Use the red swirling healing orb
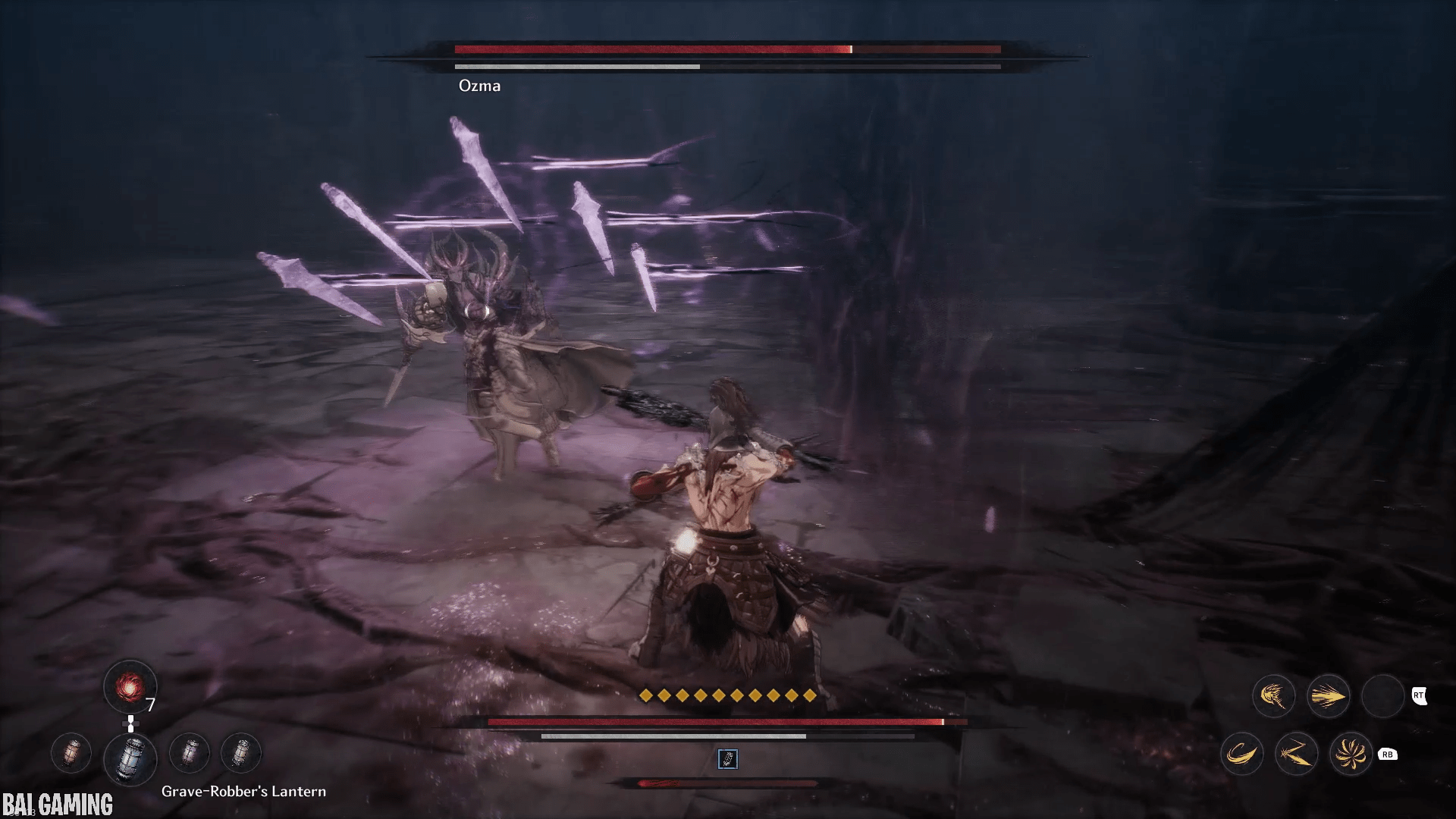 (x=130, y=687)
